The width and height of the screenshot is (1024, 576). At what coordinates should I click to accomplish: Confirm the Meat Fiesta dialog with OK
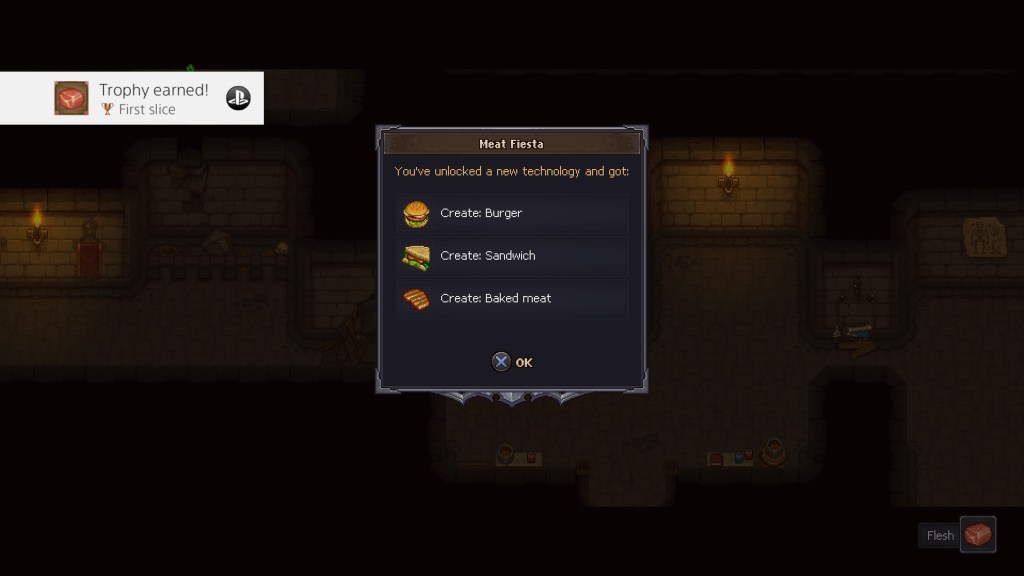[512, 362]
